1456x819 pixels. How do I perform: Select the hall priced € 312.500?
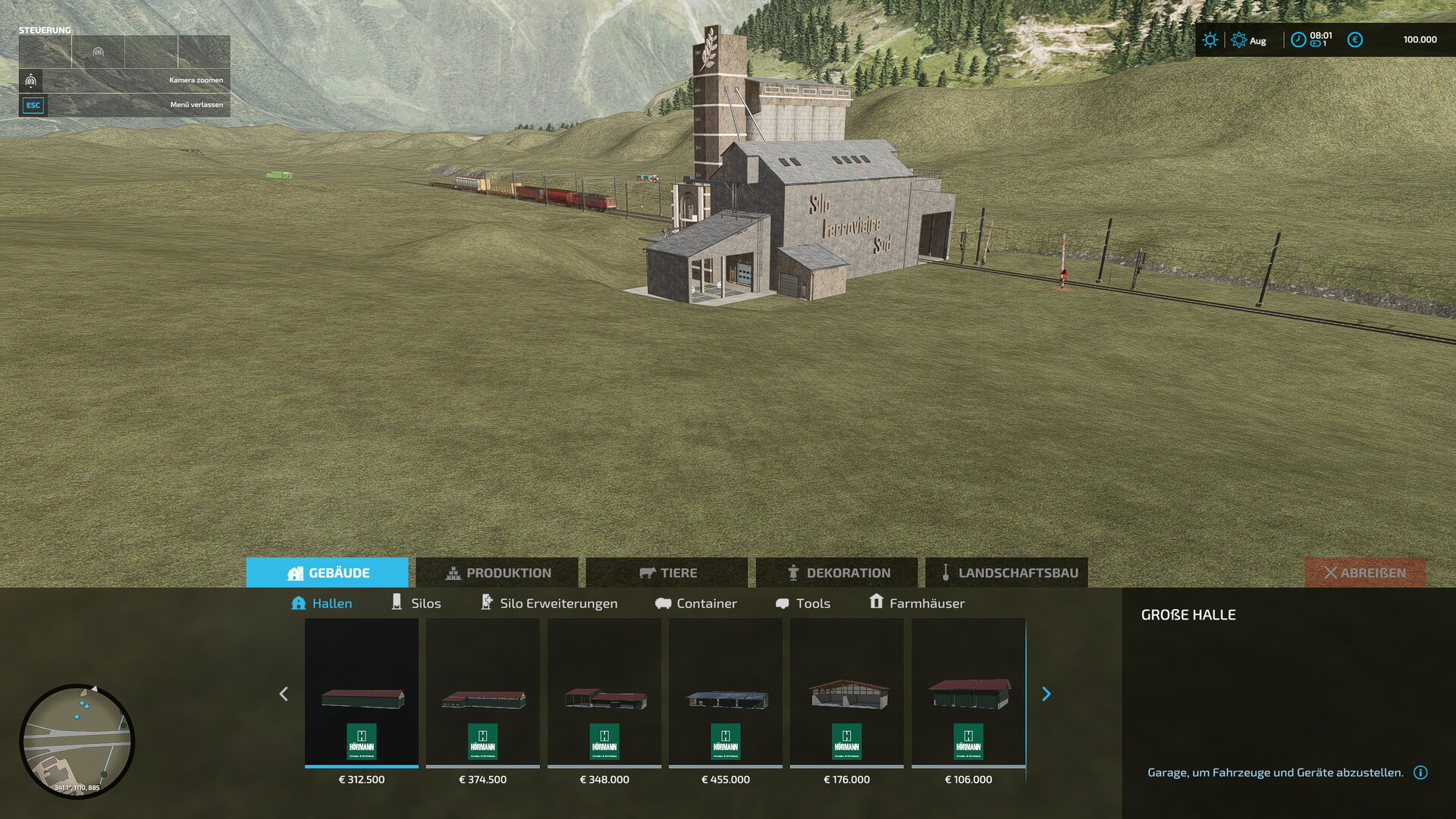click(362, 692)
